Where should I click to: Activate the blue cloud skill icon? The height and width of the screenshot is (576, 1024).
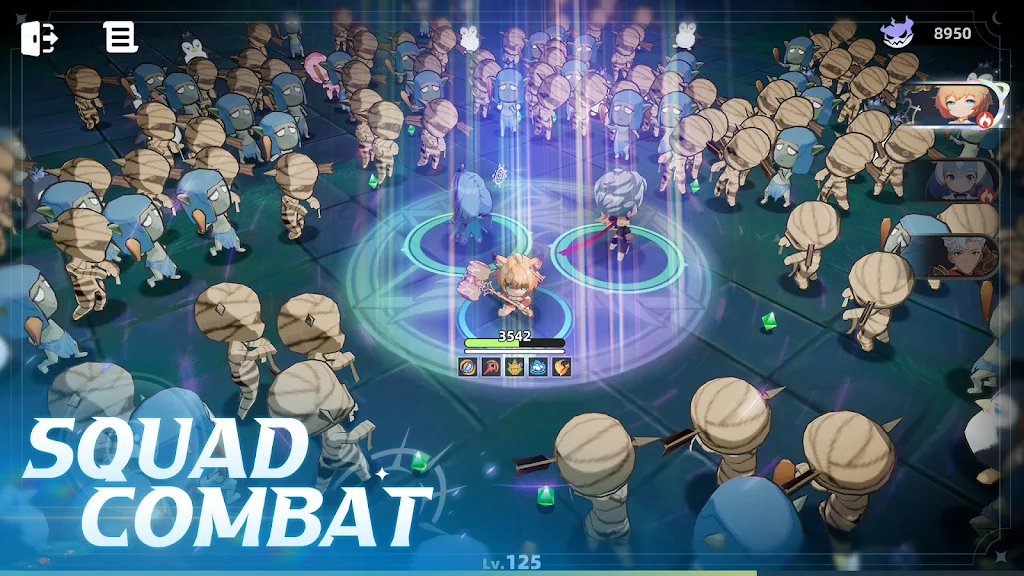coord(538,367)
